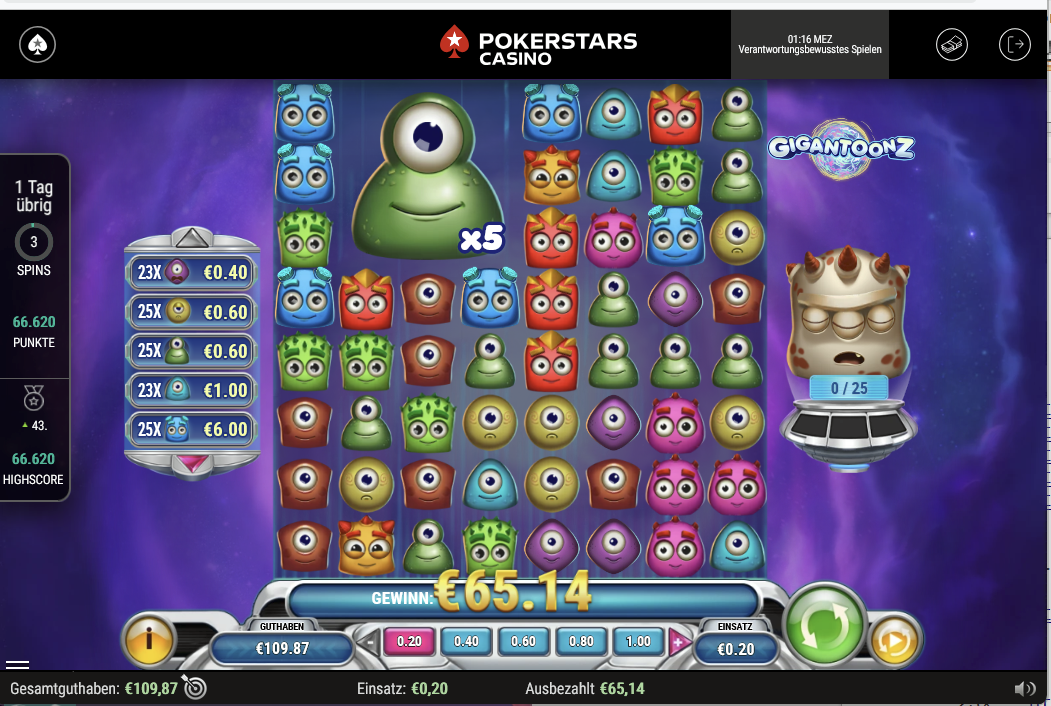Viewport: 1051px width, 706px height.
Task: Choose the 0.40 bet amount
Action: (466, 642)
